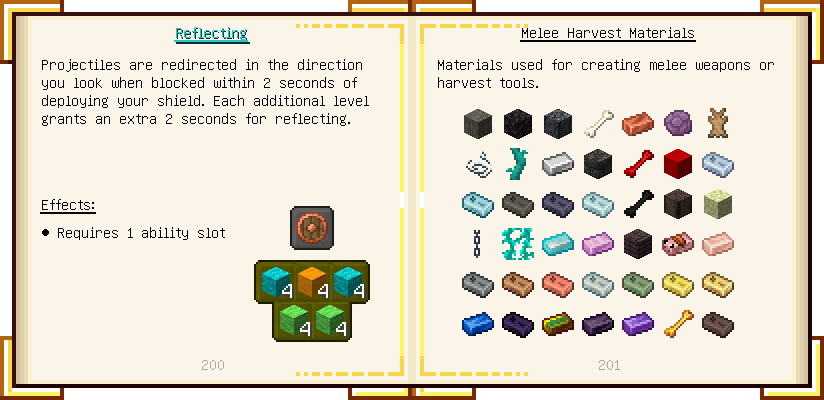Choose the white bone material
824x400 pixels.
tap(598, 124)
